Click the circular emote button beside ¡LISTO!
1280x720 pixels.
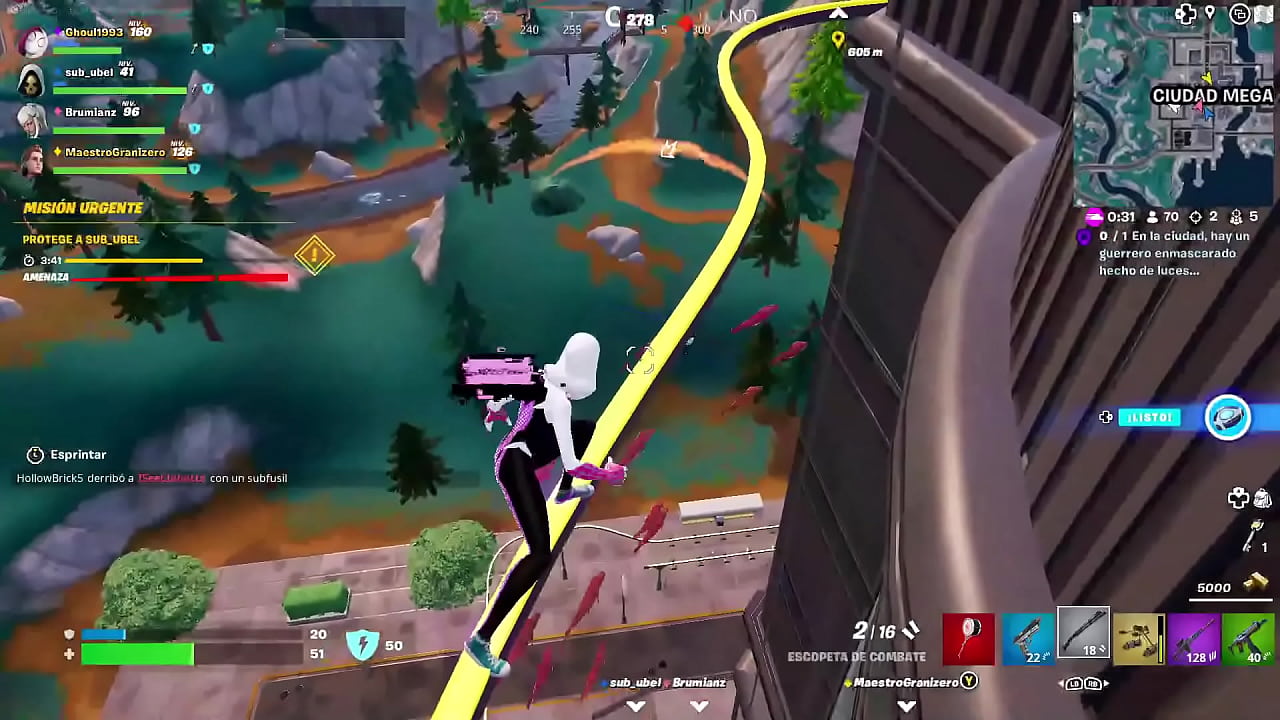pyautogui.click(x=1229, y=417)
